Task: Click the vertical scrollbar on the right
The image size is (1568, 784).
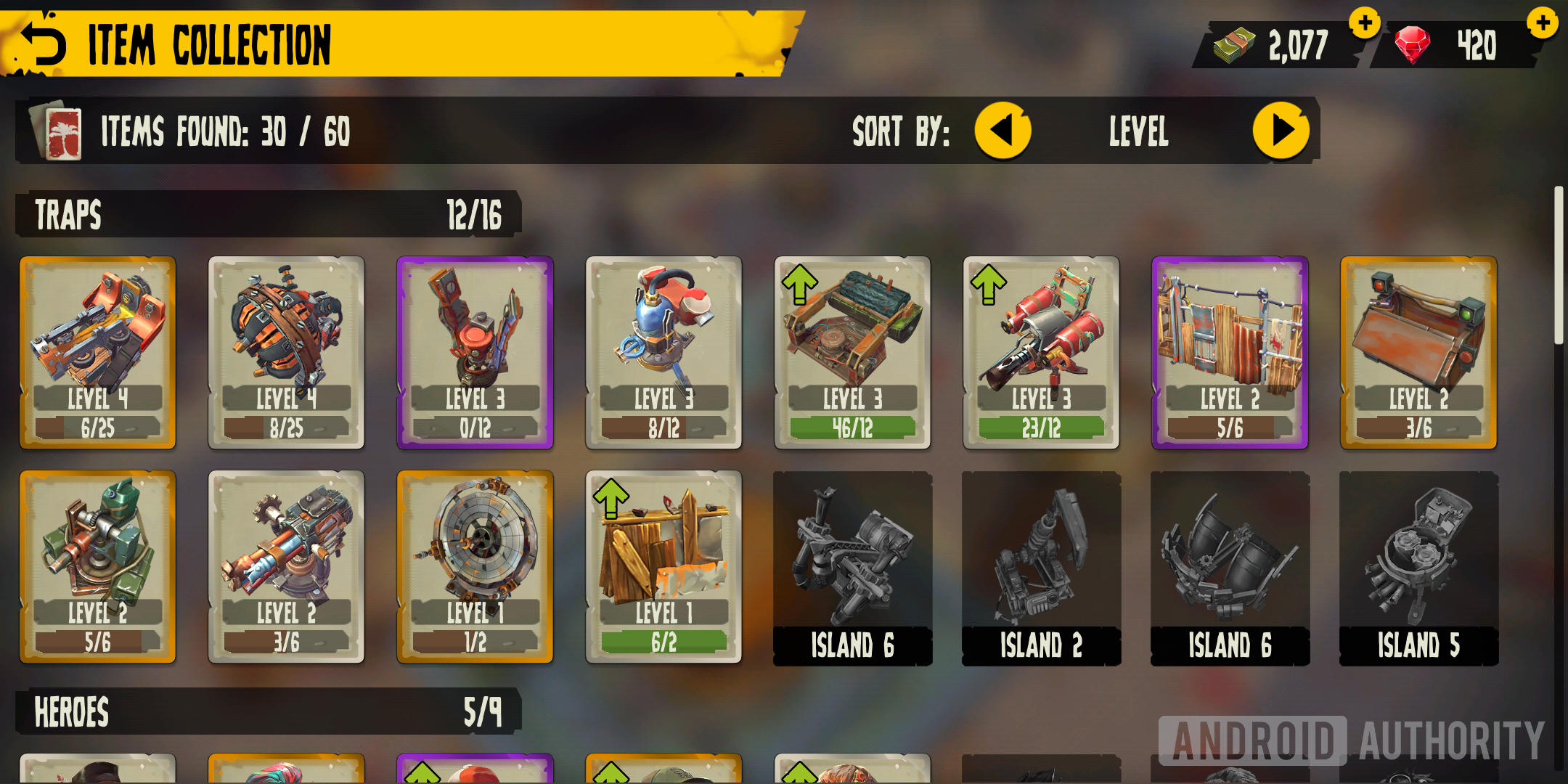Action: pos(1558,266)
